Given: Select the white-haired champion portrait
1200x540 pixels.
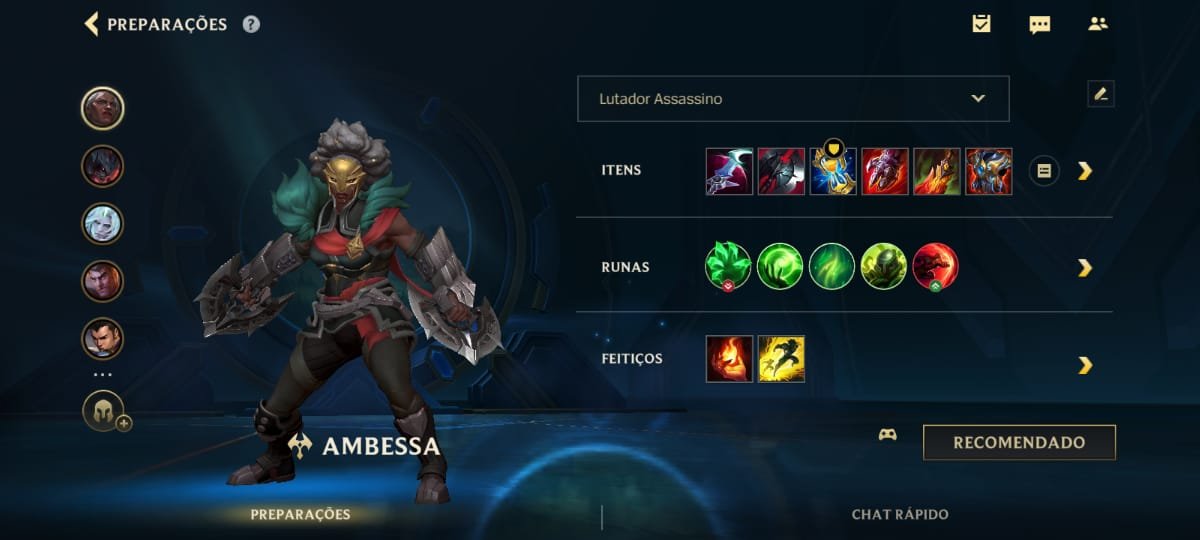Looking at the screenshot, I should 103,224.
